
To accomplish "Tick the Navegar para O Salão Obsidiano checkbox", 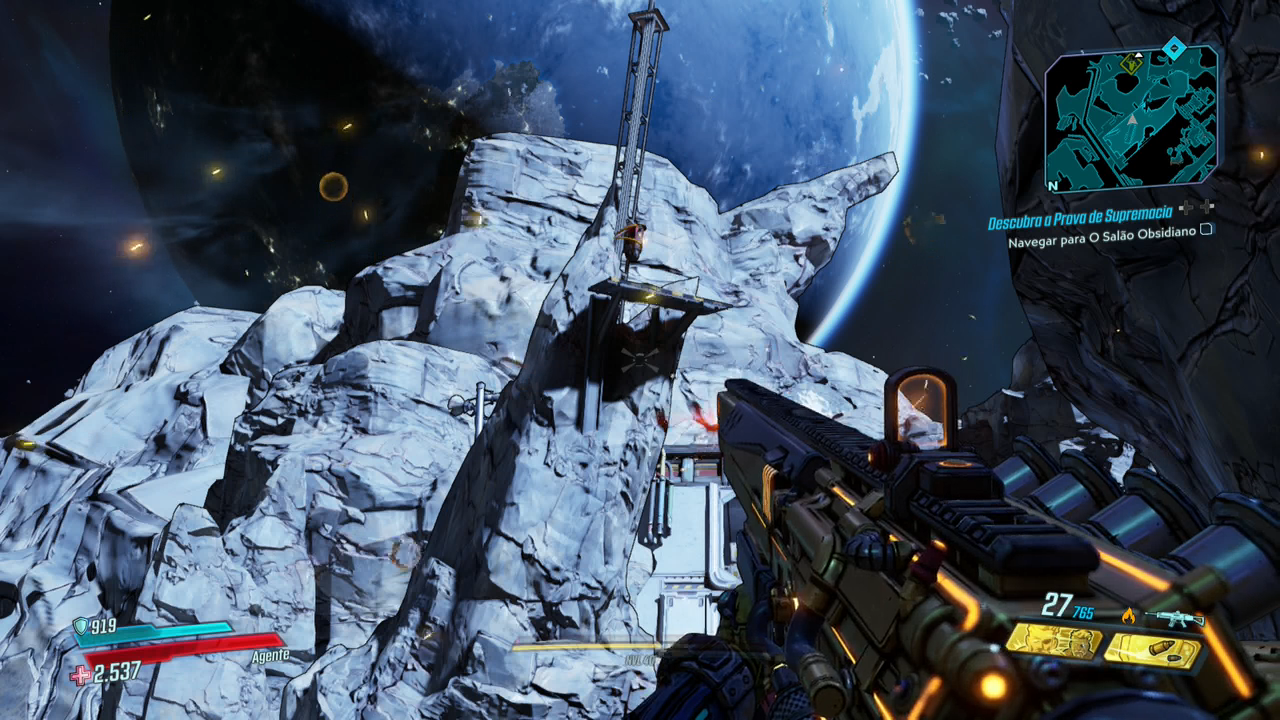I will click(1207, 229).
